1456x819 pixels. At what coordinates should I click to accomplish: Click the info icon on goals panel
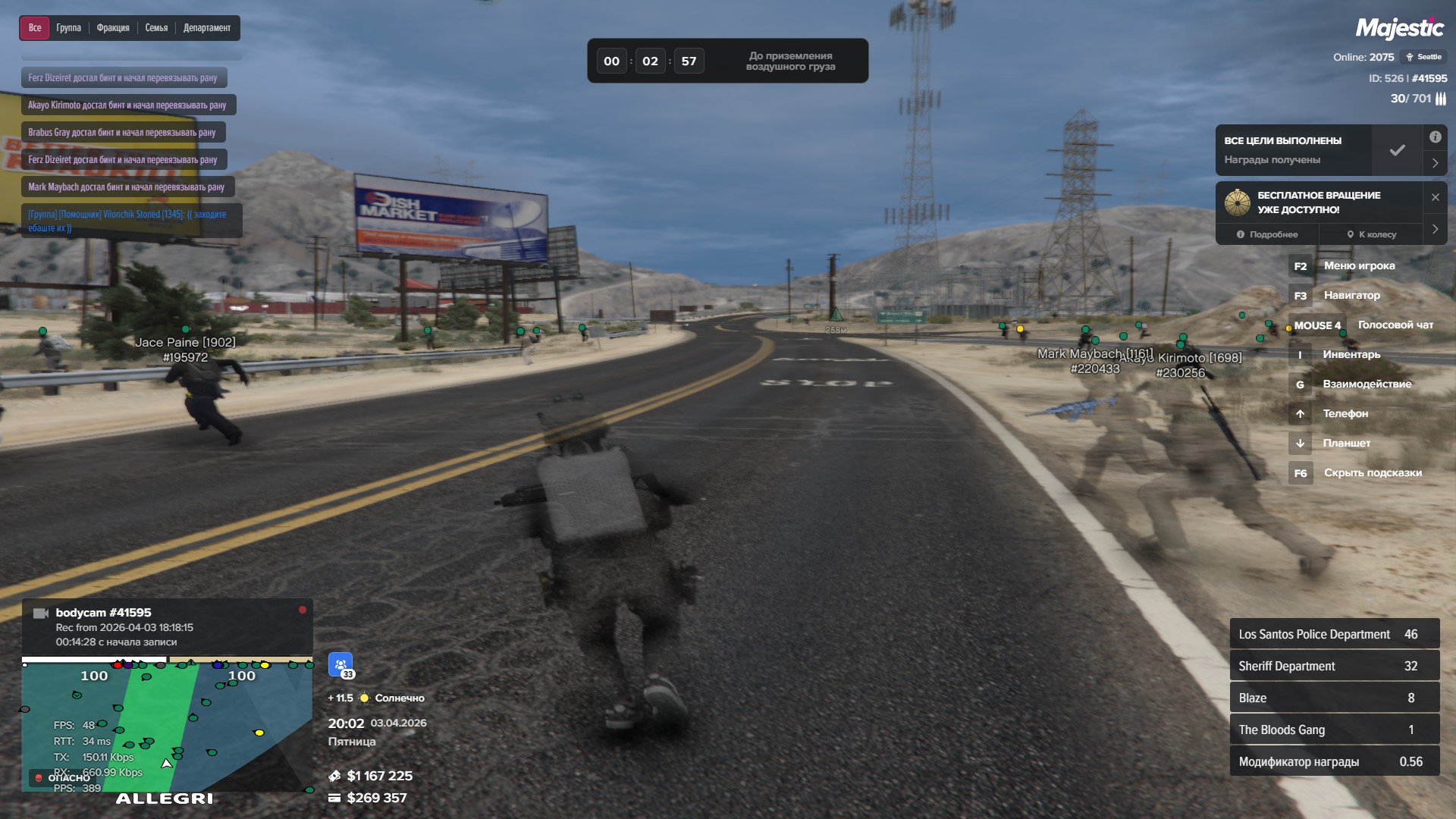pos(1435,137)
